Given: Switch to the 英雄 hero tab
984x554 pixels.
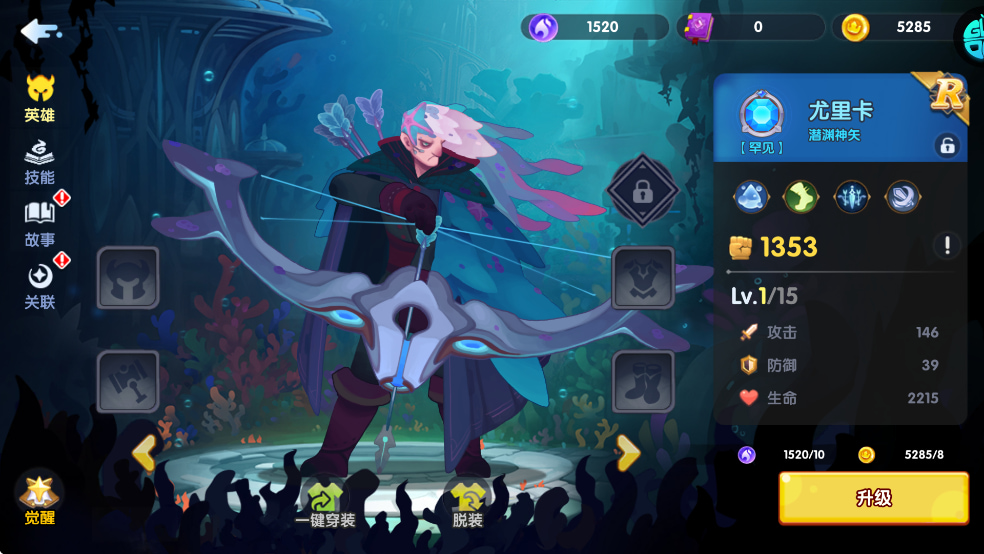Looking at the screenshot, I should pyautogui.click(x=40, y=98).
